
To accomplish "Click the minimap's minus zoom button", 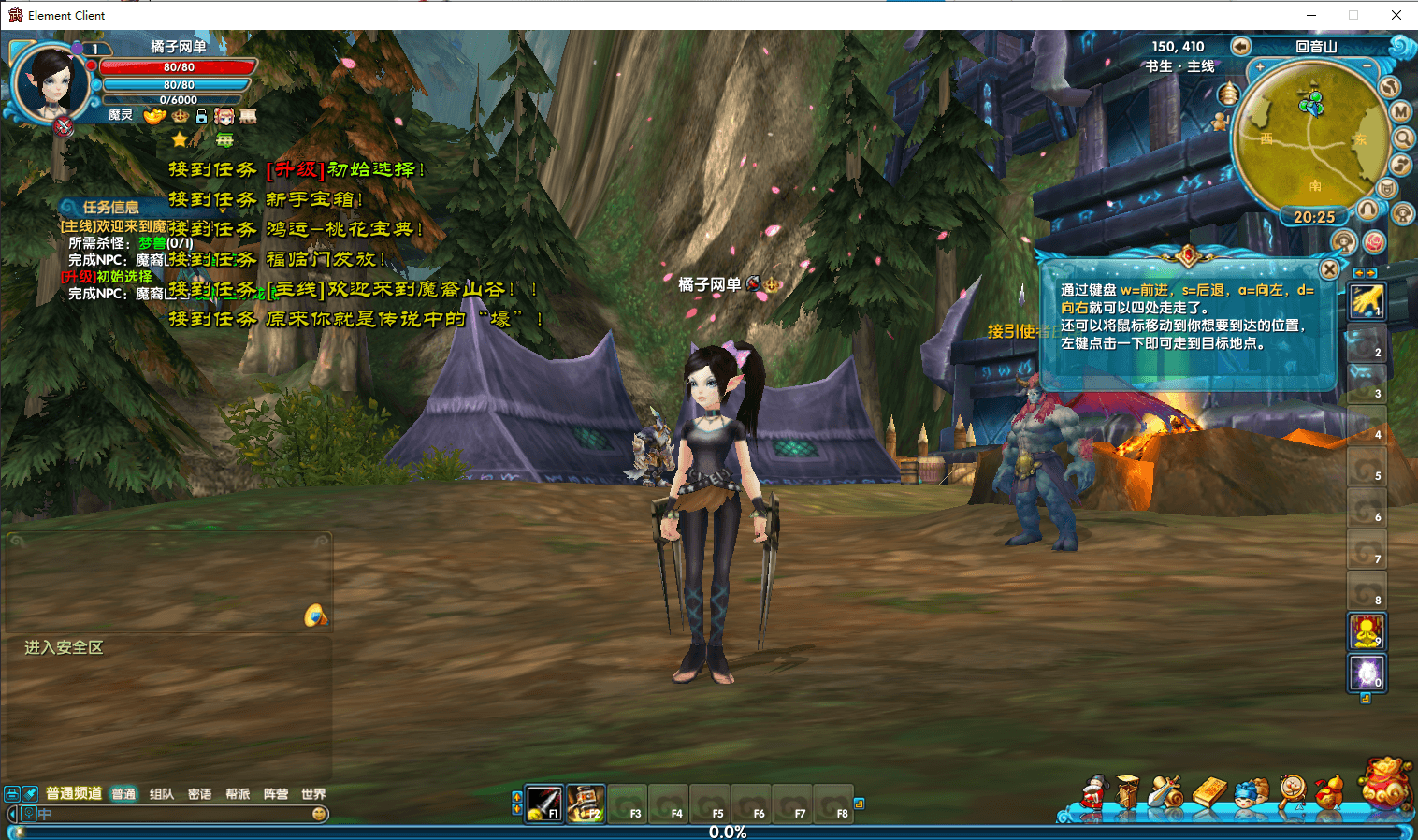I will pyautogui.click(x=1367, y=67).
